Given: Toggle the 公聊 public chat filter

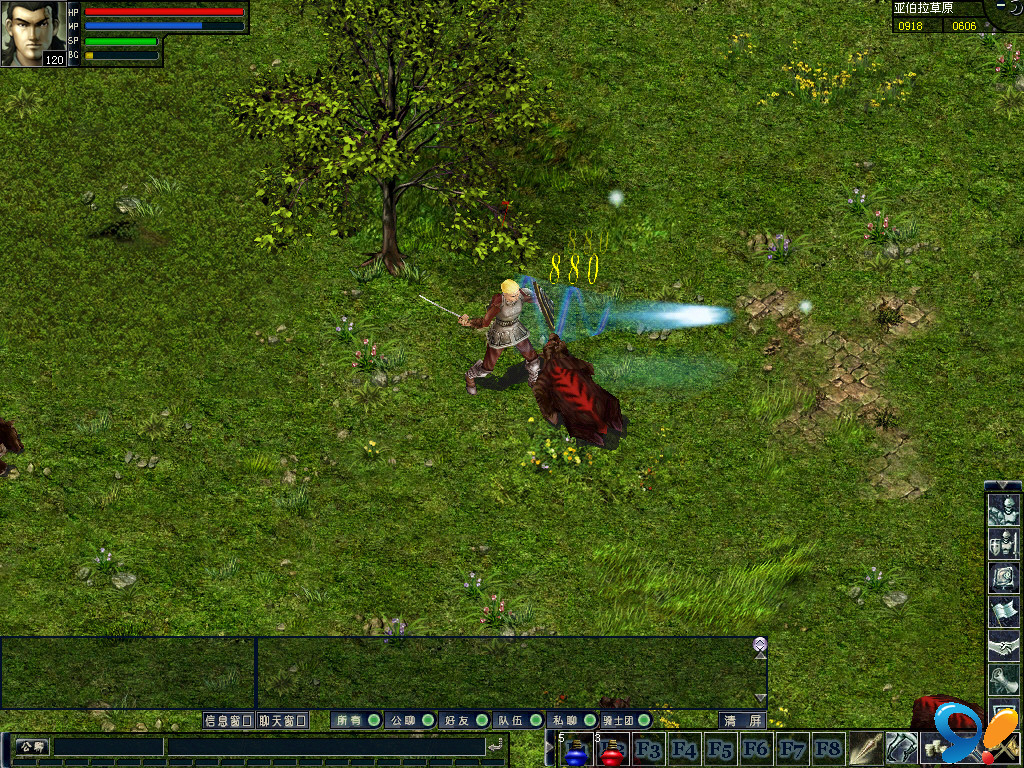Looking at the screenshot, I should pos(411,720).
